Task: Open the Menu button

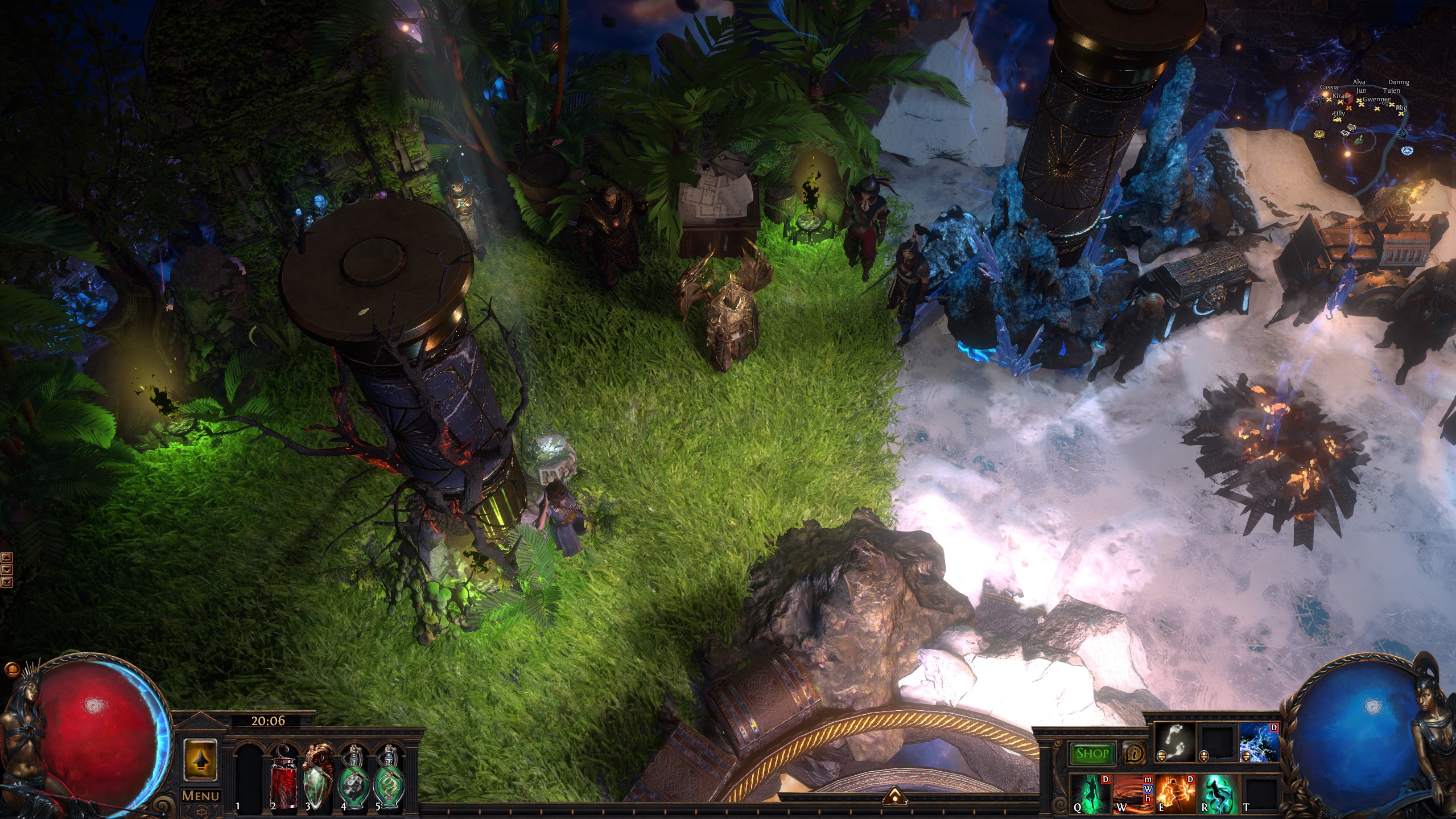Action: point(200,796)
